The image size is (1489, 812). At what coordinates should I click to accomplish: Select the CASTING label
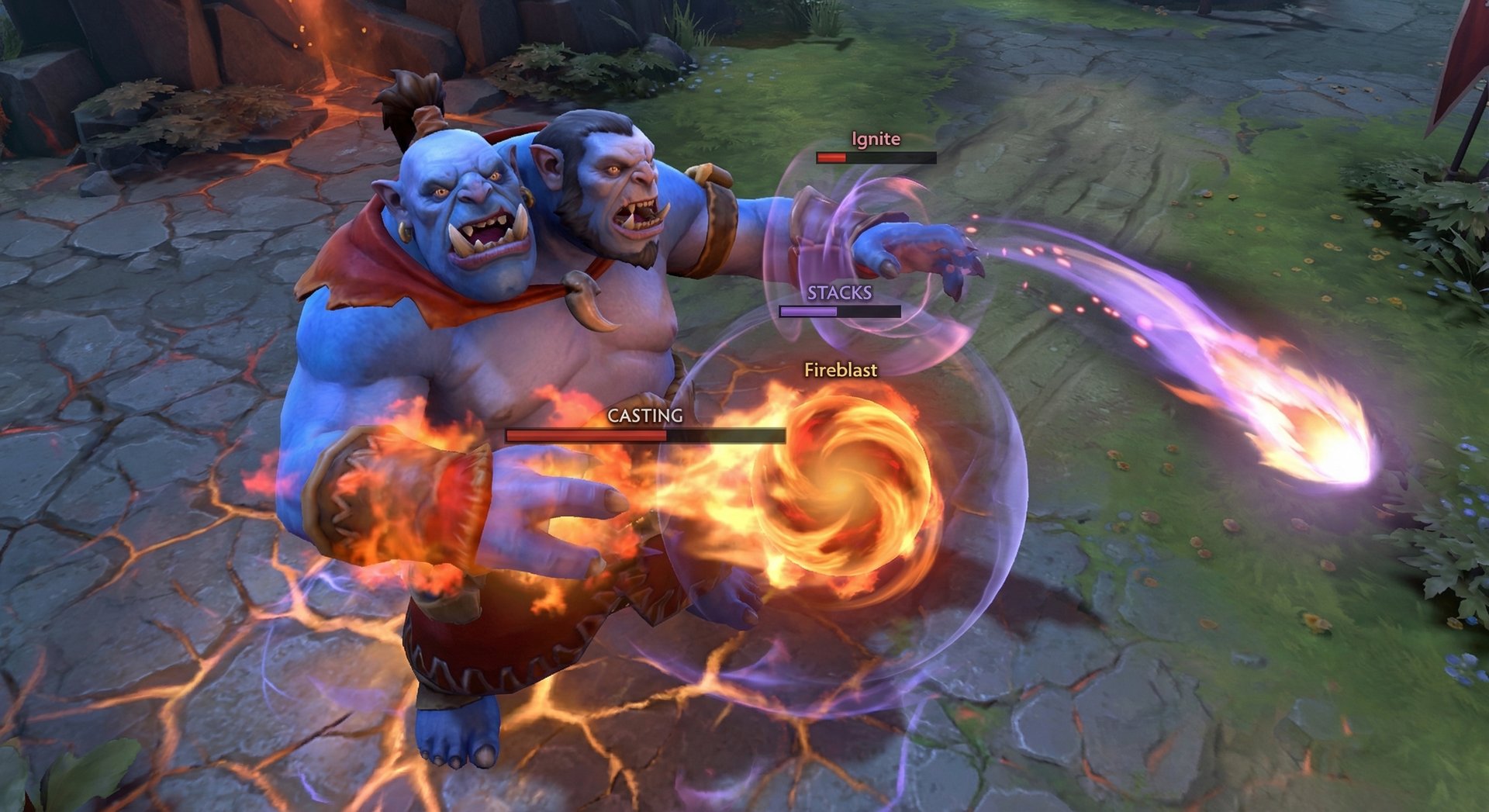[x=647, y=416]
